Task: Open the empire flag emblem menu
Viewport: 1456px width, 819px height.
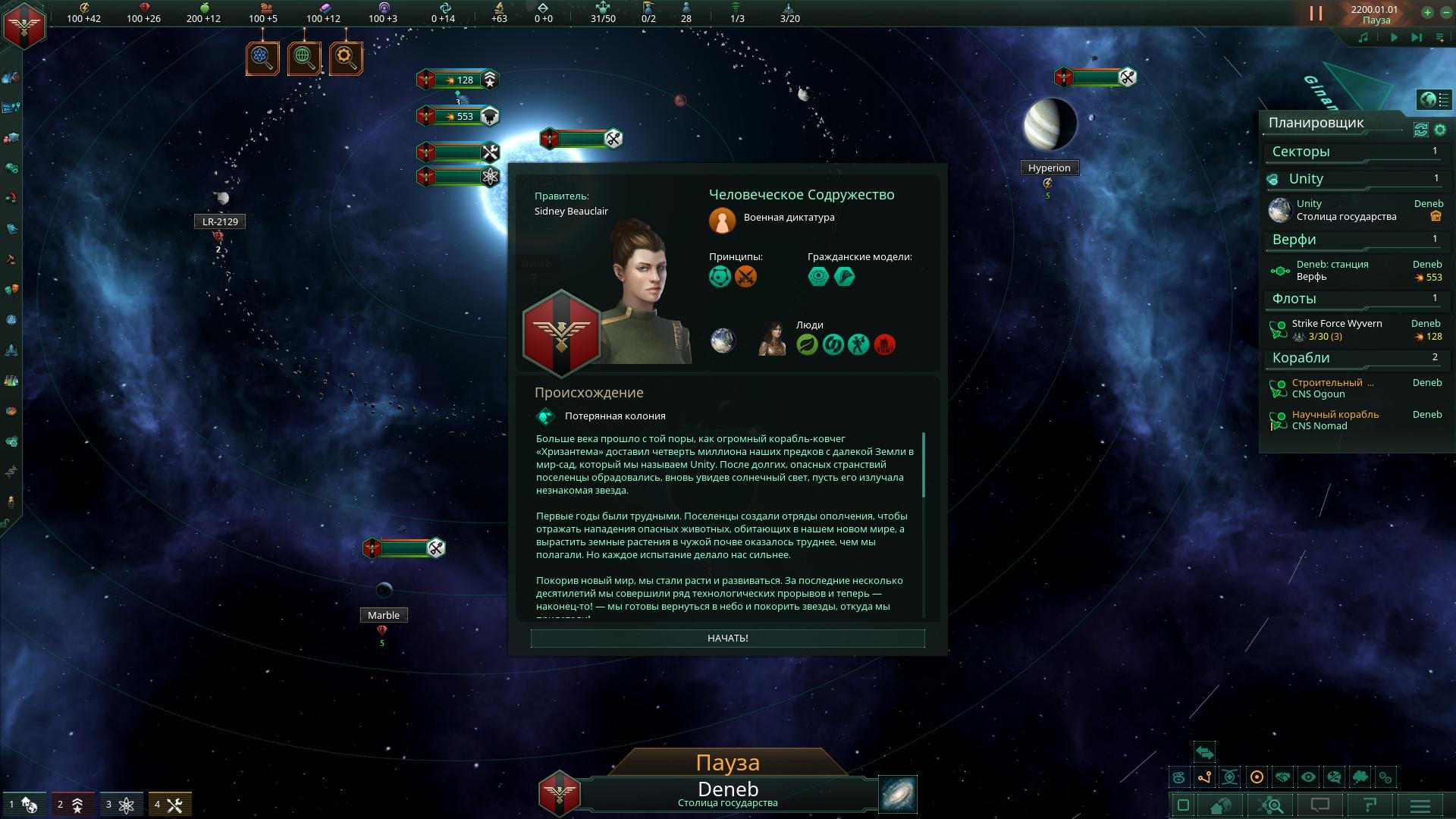Action: click(24, 26)
